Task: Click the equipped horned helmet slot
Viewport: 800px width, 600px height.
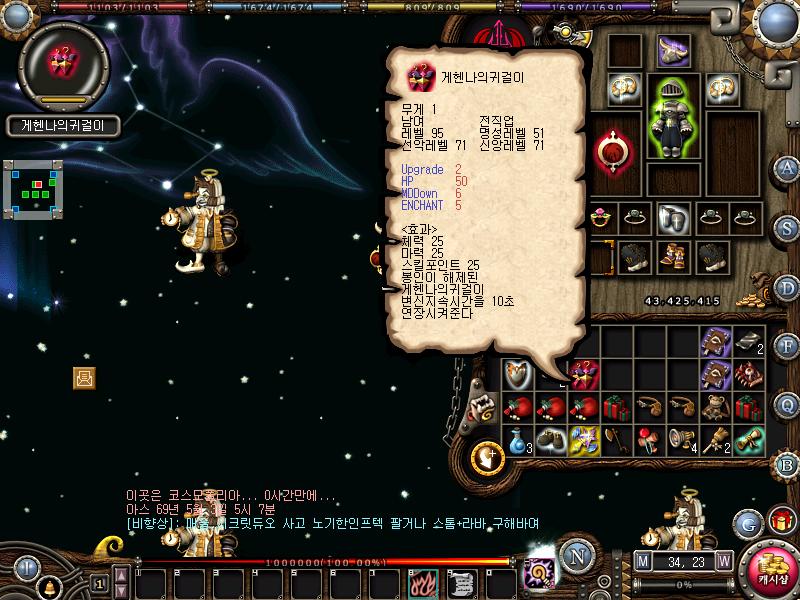Action: coord(673,50)
